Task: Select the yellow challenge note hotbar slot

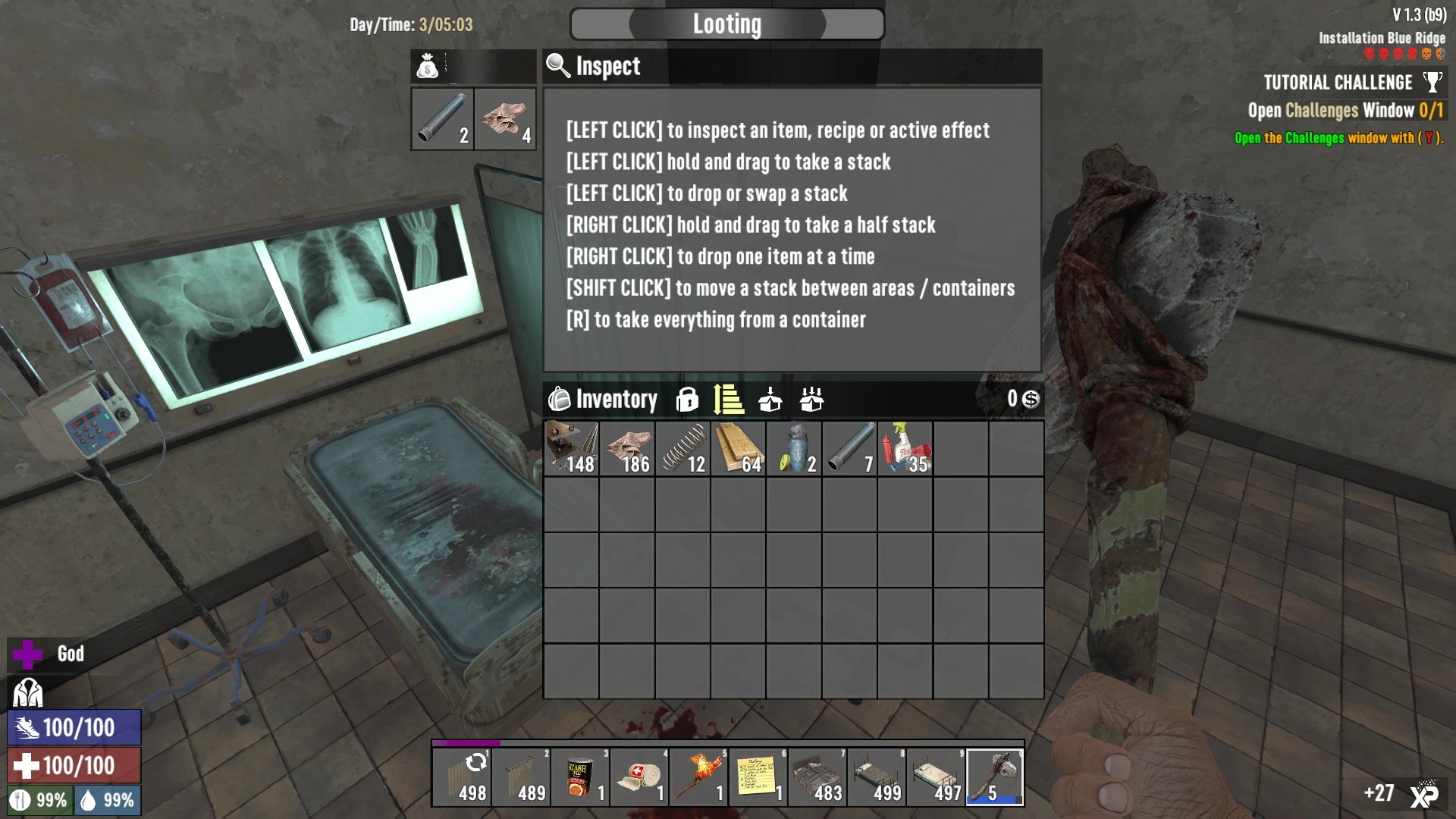Action: click(x=758, y=777)
